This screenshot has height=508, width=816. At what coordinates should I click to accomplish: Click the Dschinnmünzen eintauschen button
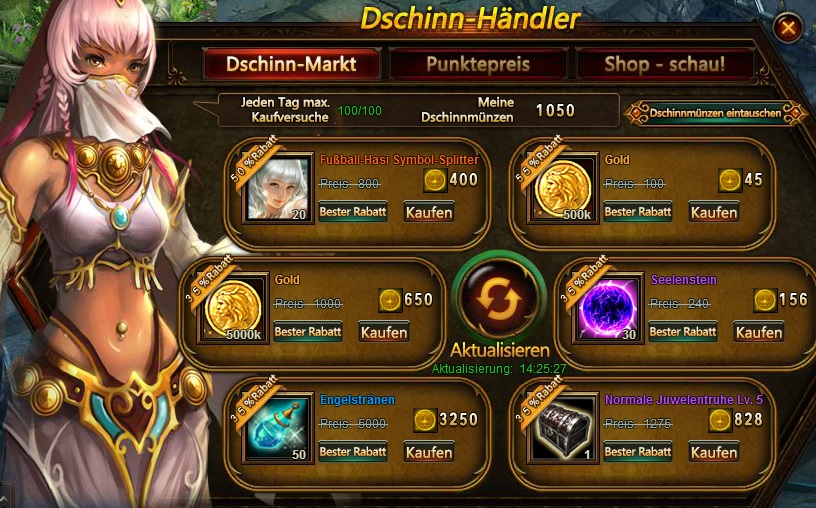[715, 113]
